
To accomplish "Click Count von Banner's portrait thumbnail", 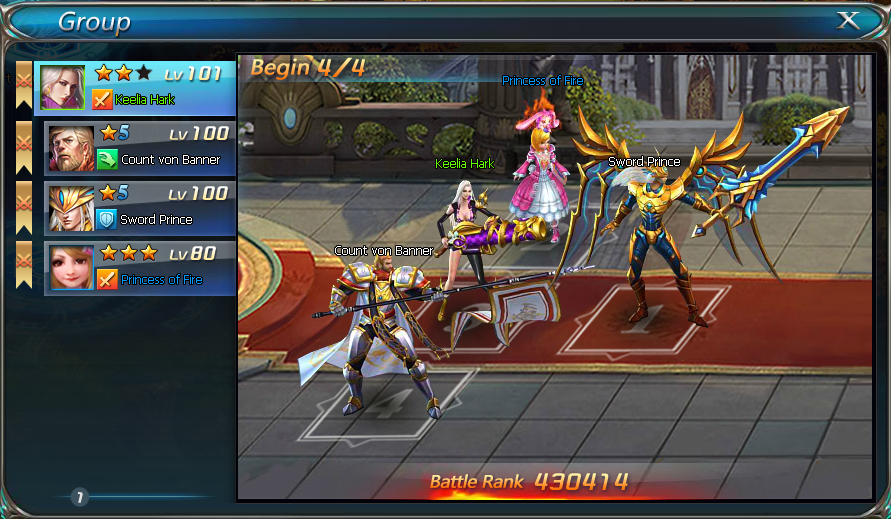I will coord(70,148).
